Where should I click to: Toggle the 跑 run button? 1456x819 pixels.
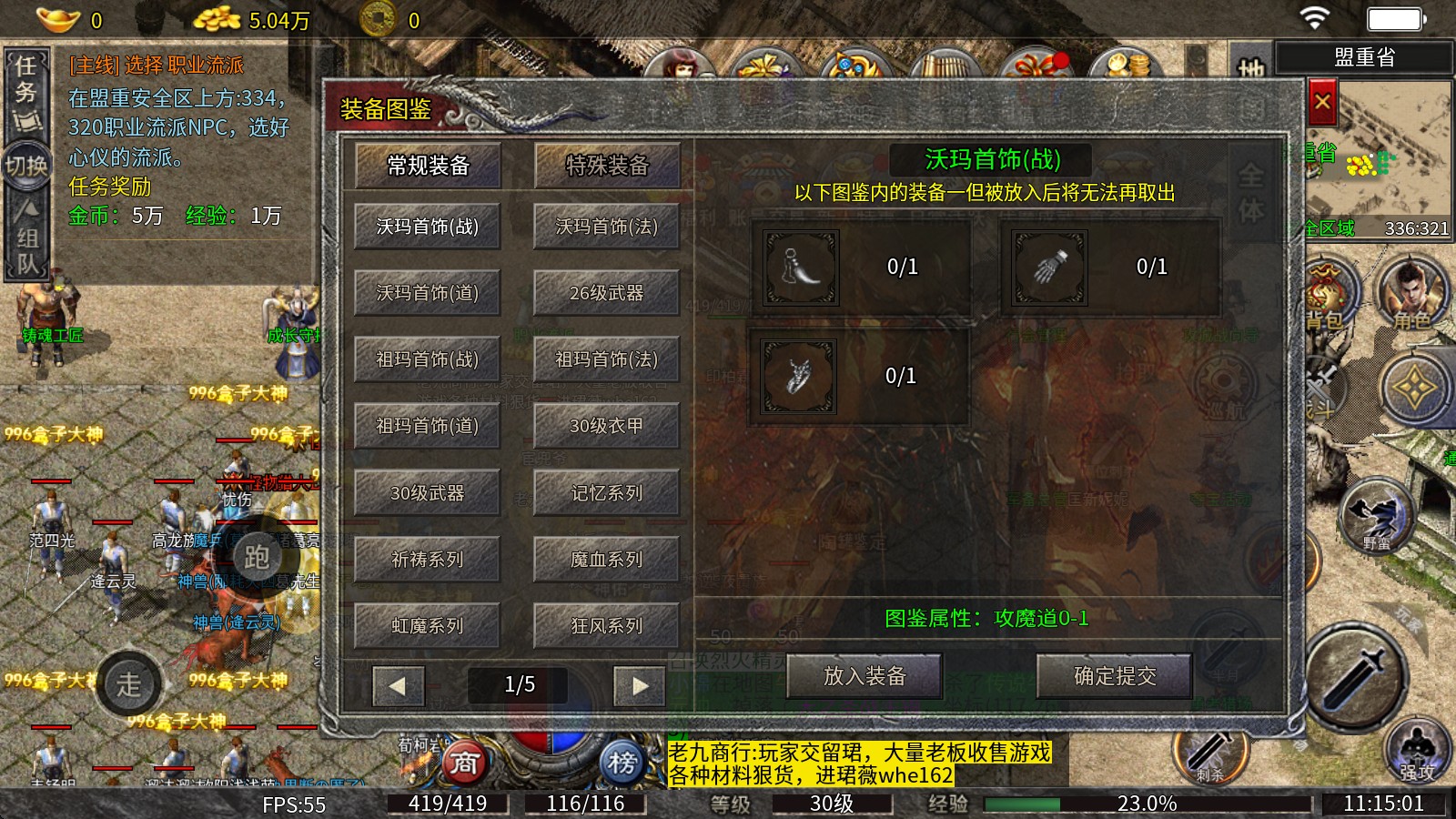coord(257,557)
